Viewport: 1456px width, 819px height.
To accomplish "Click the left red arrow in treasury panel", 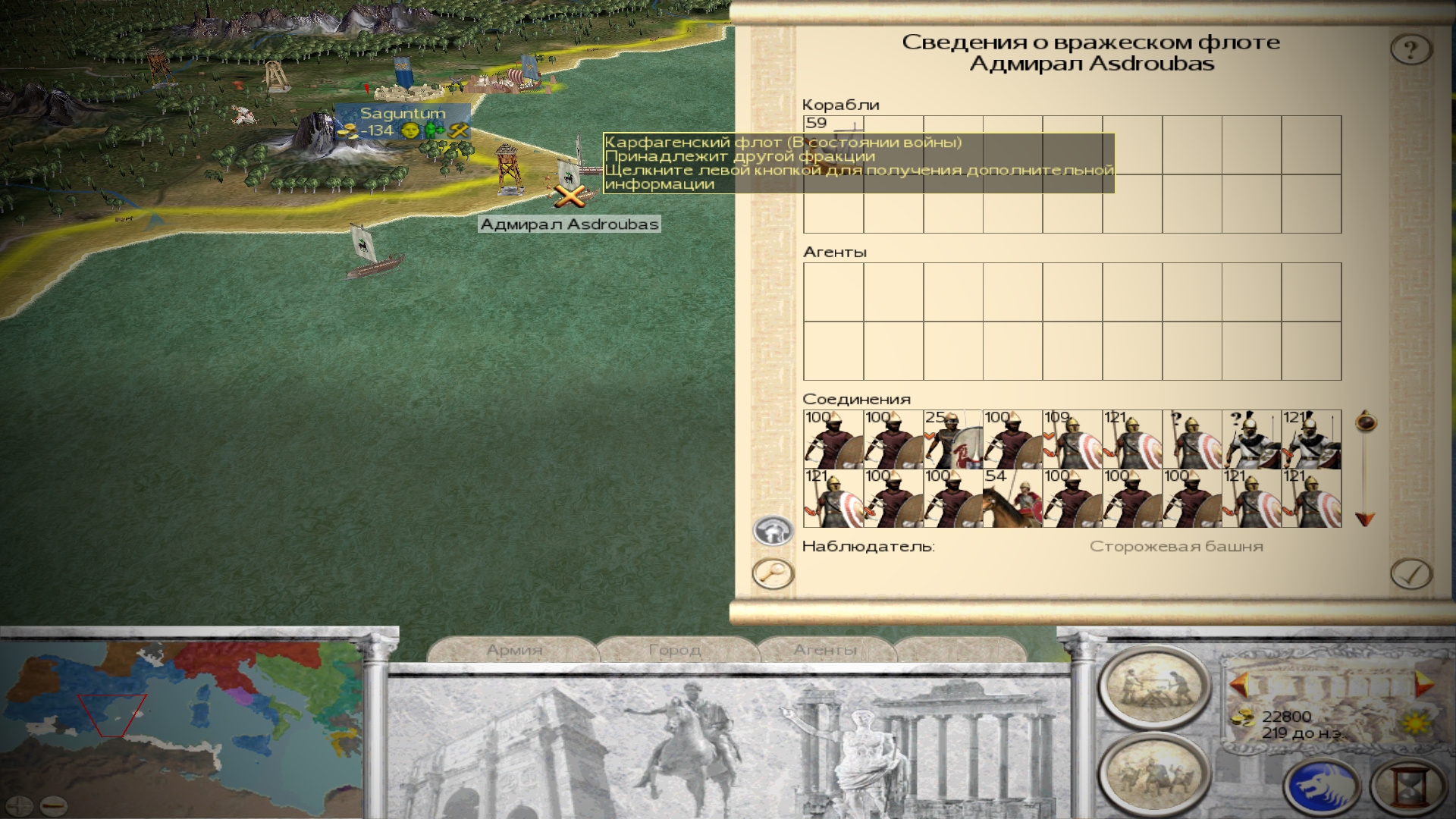I will pos(1239,685).
